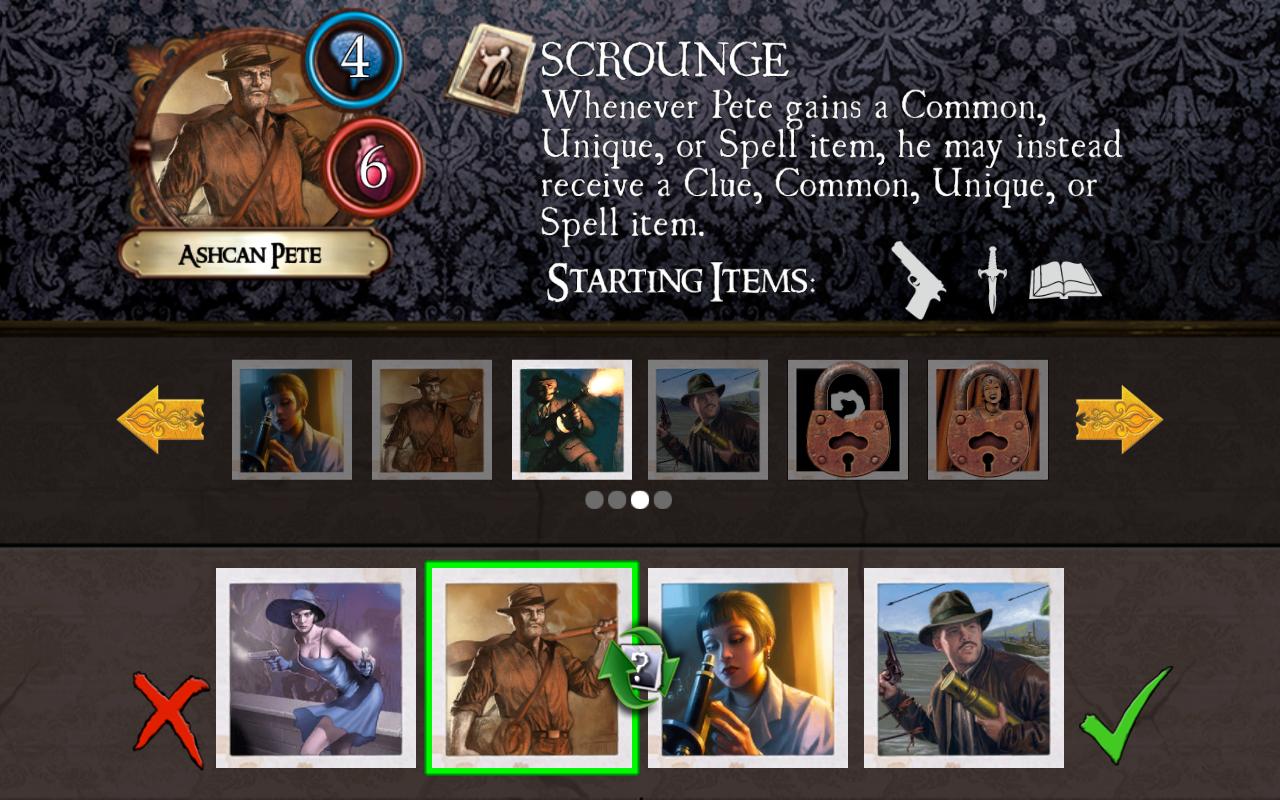Click the Ashcan Pete nameplate banner
This screenshot has width=1280, height=800.
point(252,255)
